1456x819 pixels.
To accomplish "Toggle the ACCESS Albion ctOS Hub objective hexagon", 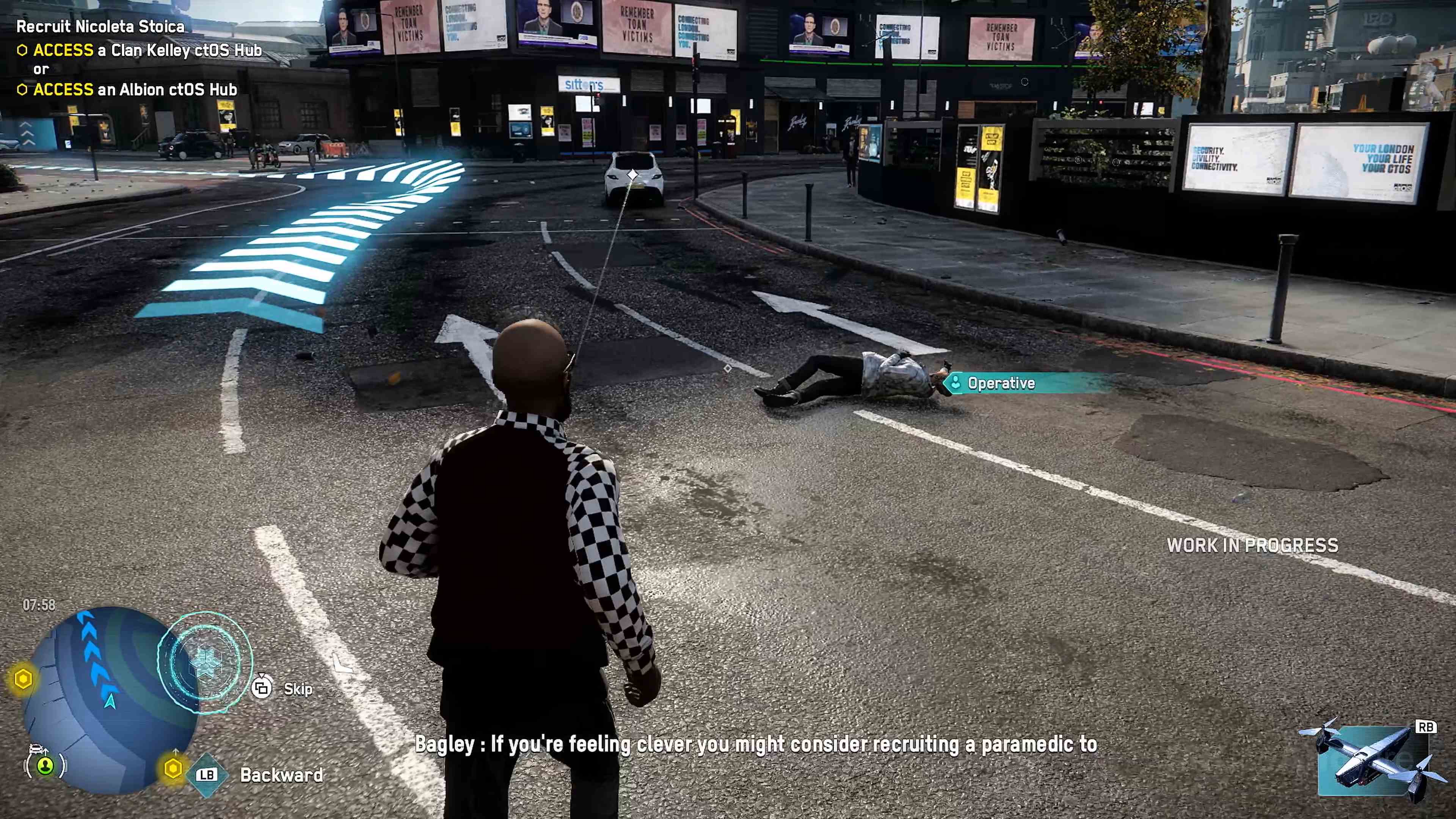I will tap(24, 89).
